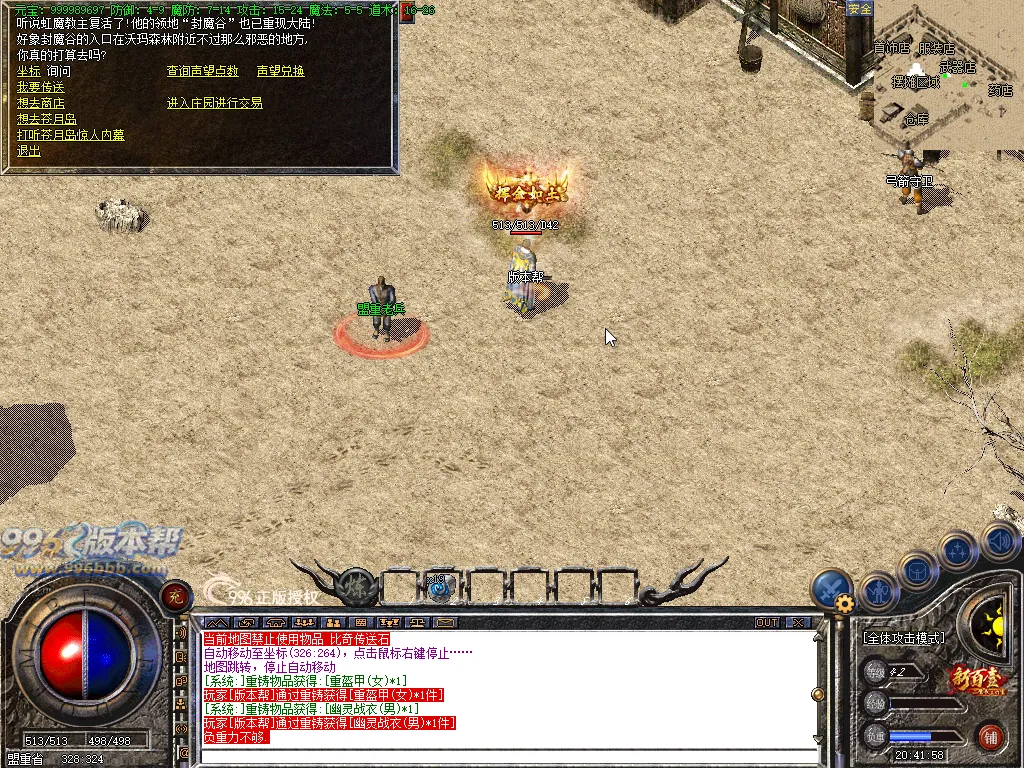Select the 声望兑换 reputation exchange link

coord(280,71)
